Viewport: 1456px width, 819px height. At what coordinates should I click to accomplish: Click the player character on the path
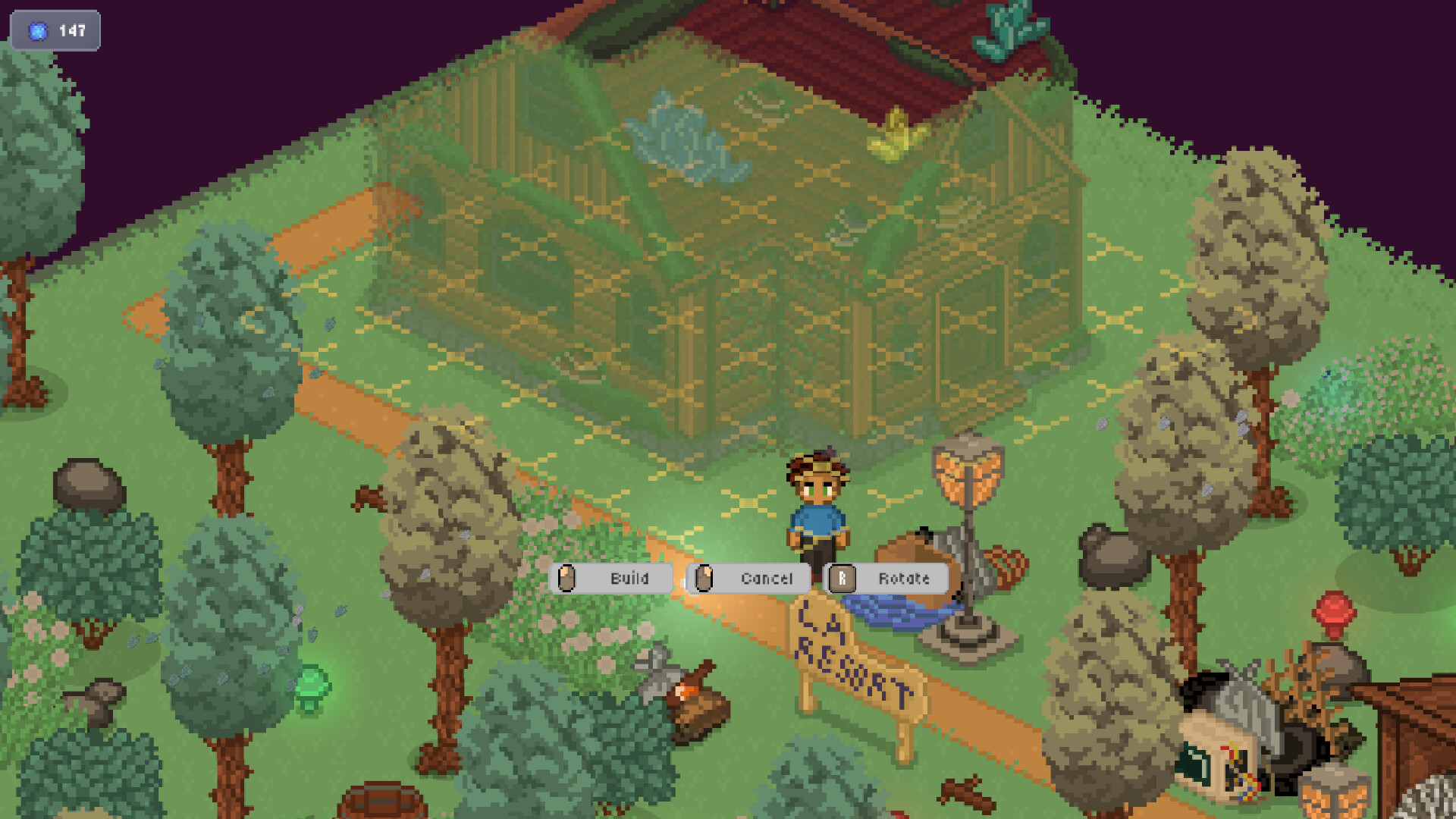817,516
